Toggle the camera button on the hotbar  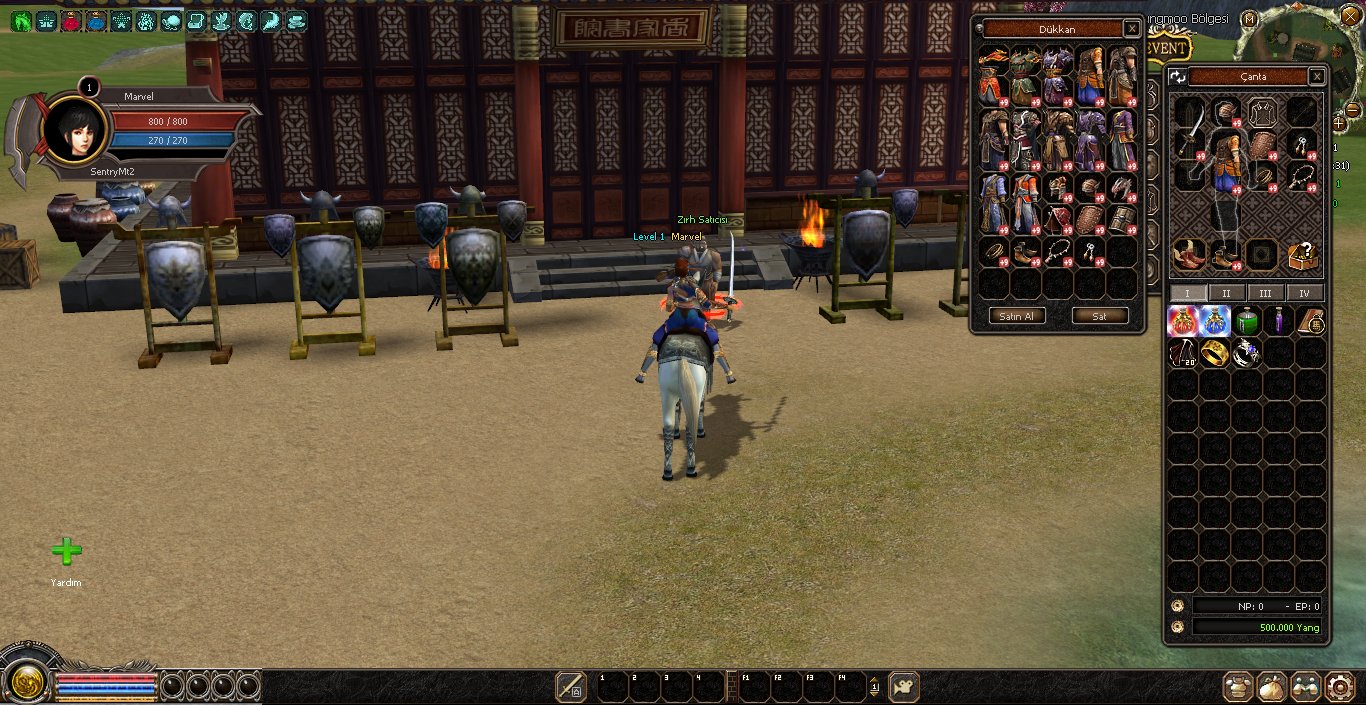pyautogui.click(x=903, y=687)
